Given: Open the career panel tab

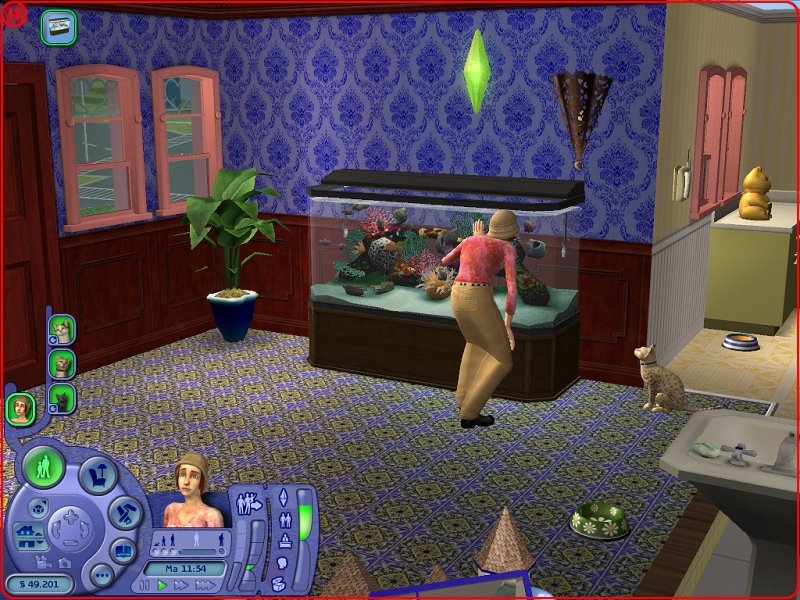Looking at the screenshot, I should [284, 543].
